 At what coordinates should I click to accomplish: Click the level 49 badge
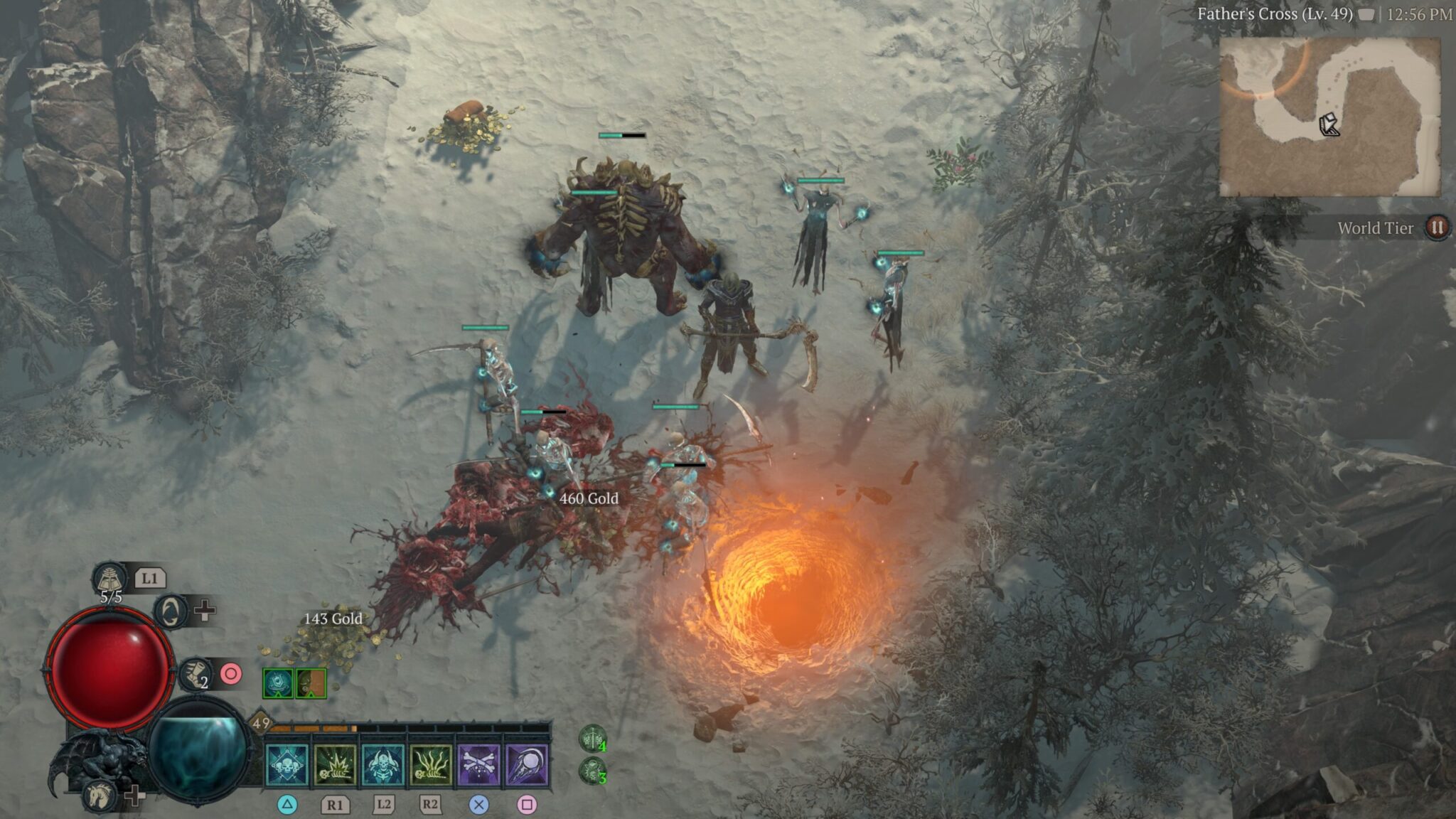tap(261, 724)
